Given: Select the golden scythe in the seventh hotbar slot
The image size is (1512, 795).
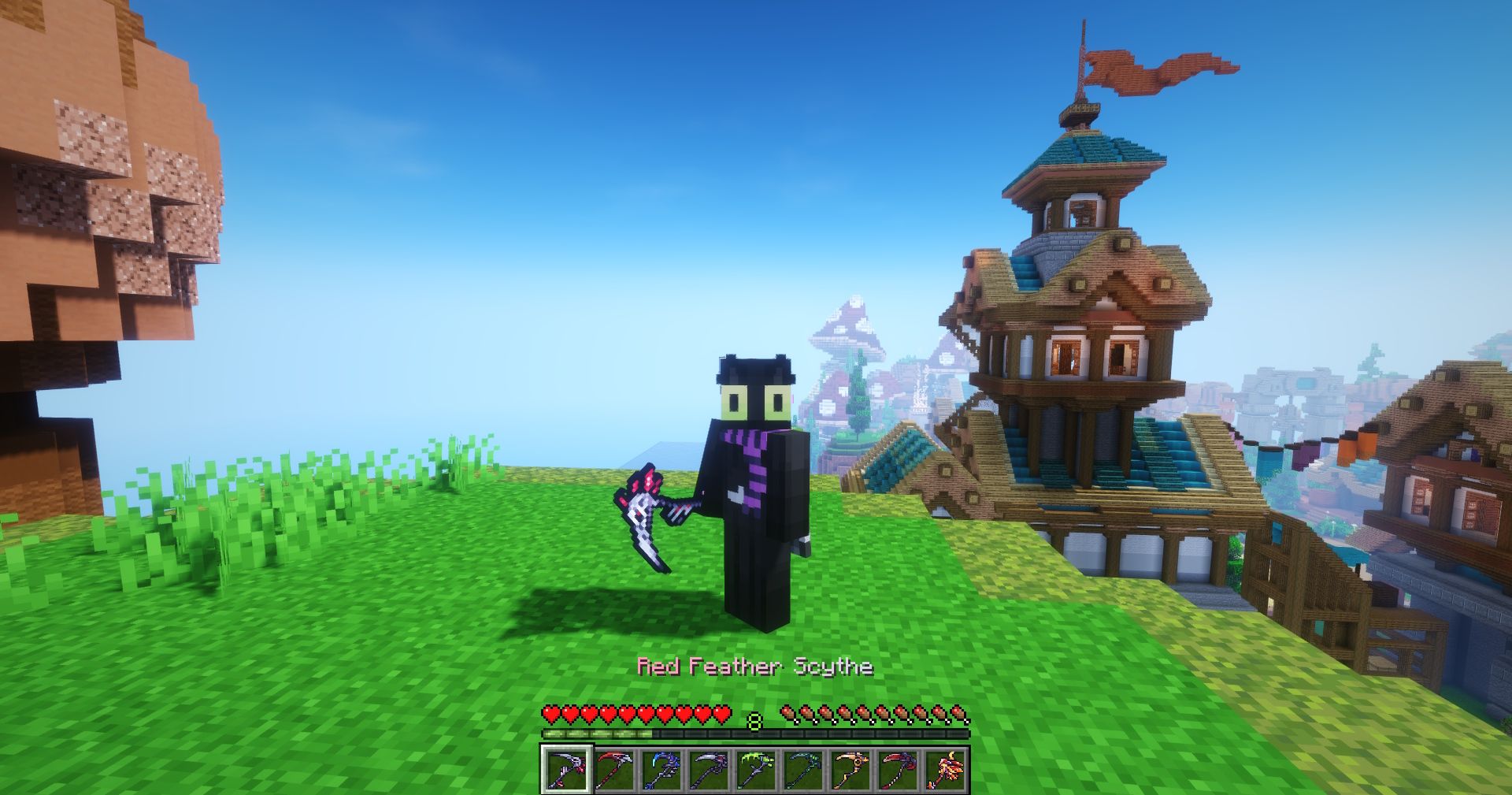Looking at the screenshot, I should tap(852, 768).
